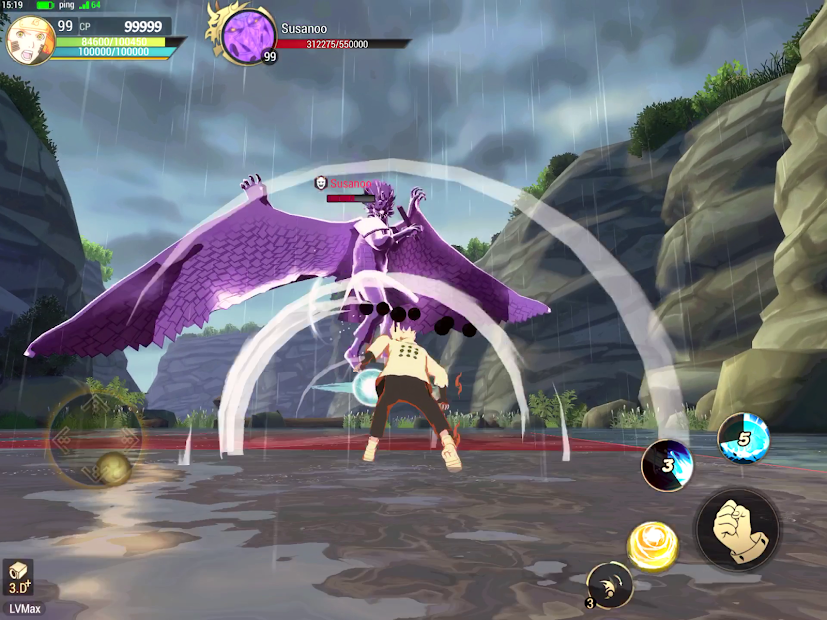Open the player's blonde ninja portrait

30,40
